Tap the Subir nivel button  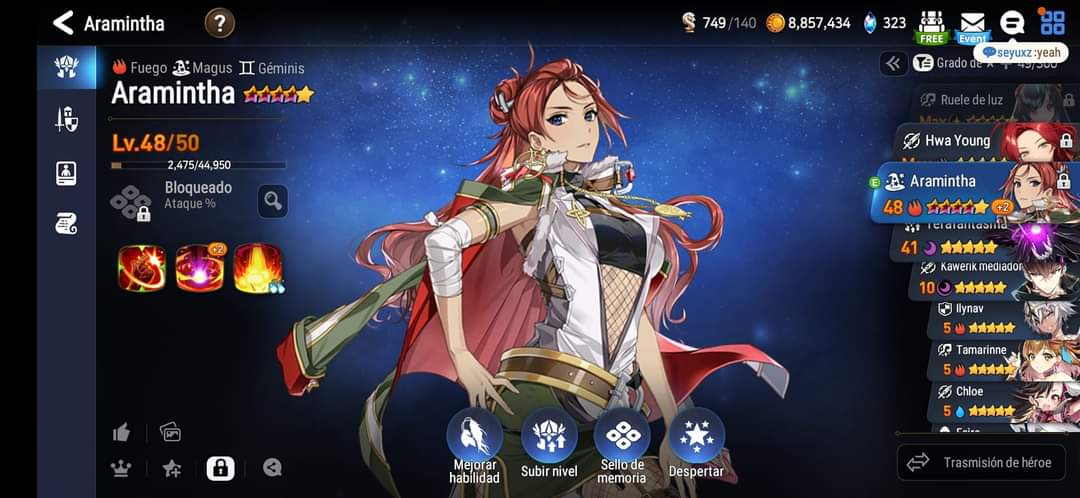549,440
